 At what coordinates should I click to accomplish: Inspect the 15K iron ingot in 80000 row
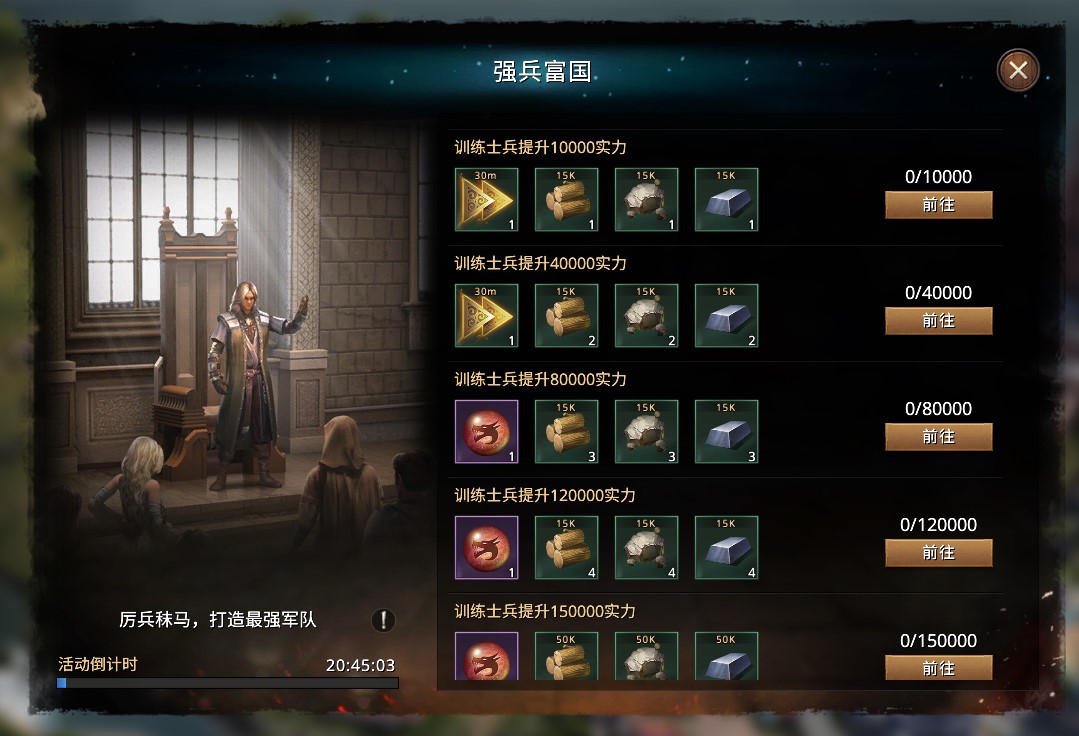[x=726, y=432]
